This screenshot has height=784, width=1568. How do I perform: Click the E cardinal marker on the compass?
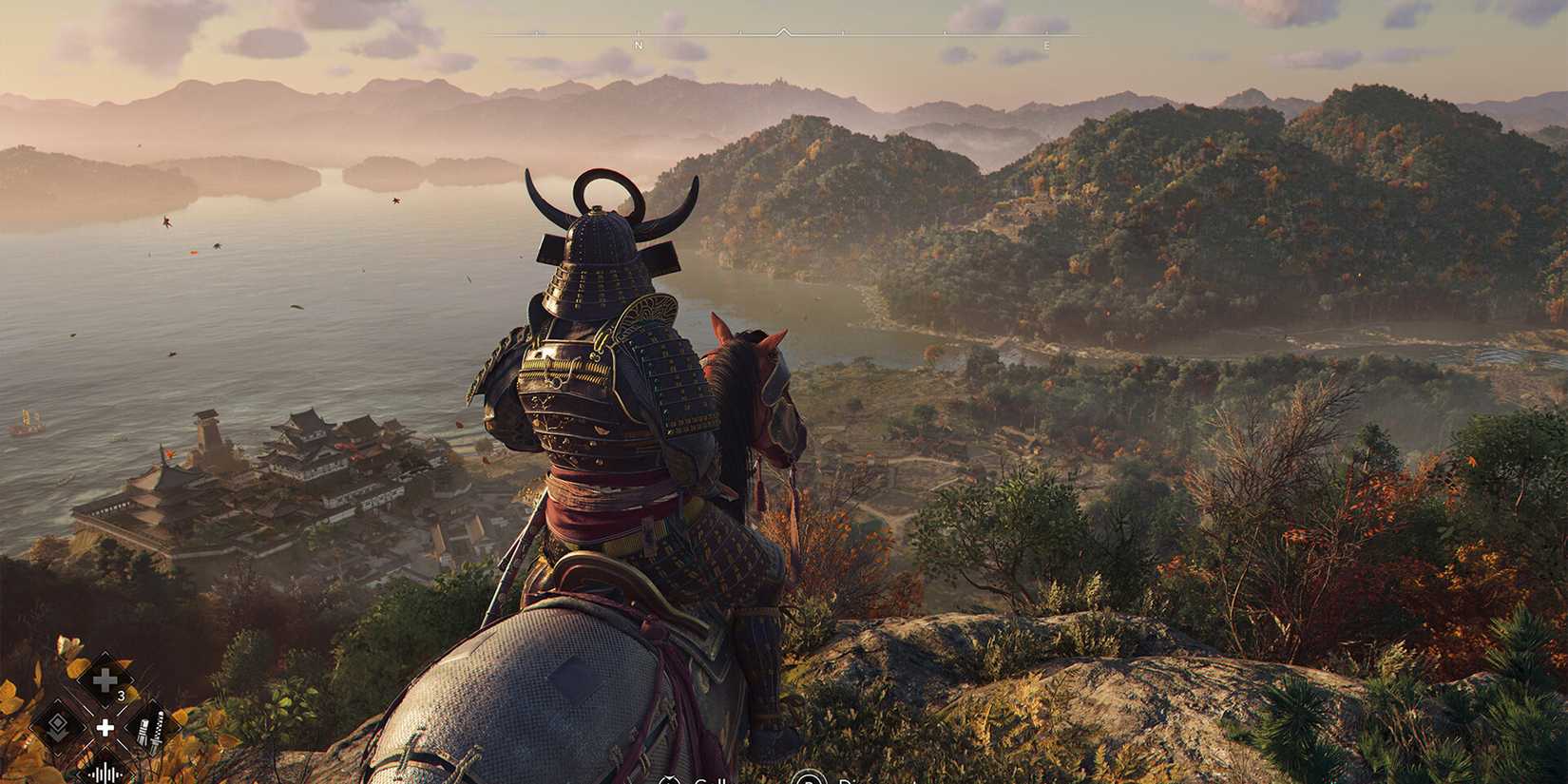point(1046,45)
